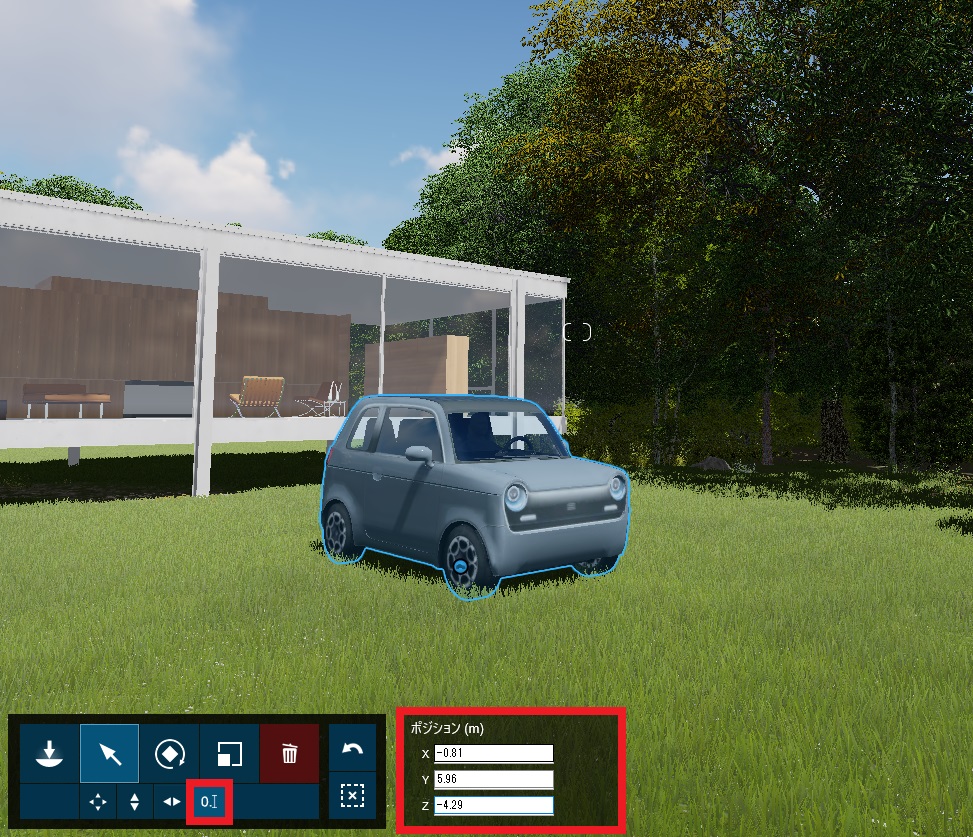973x837 pixels.
Task: Click the X position field
Action: coord(493,753)
